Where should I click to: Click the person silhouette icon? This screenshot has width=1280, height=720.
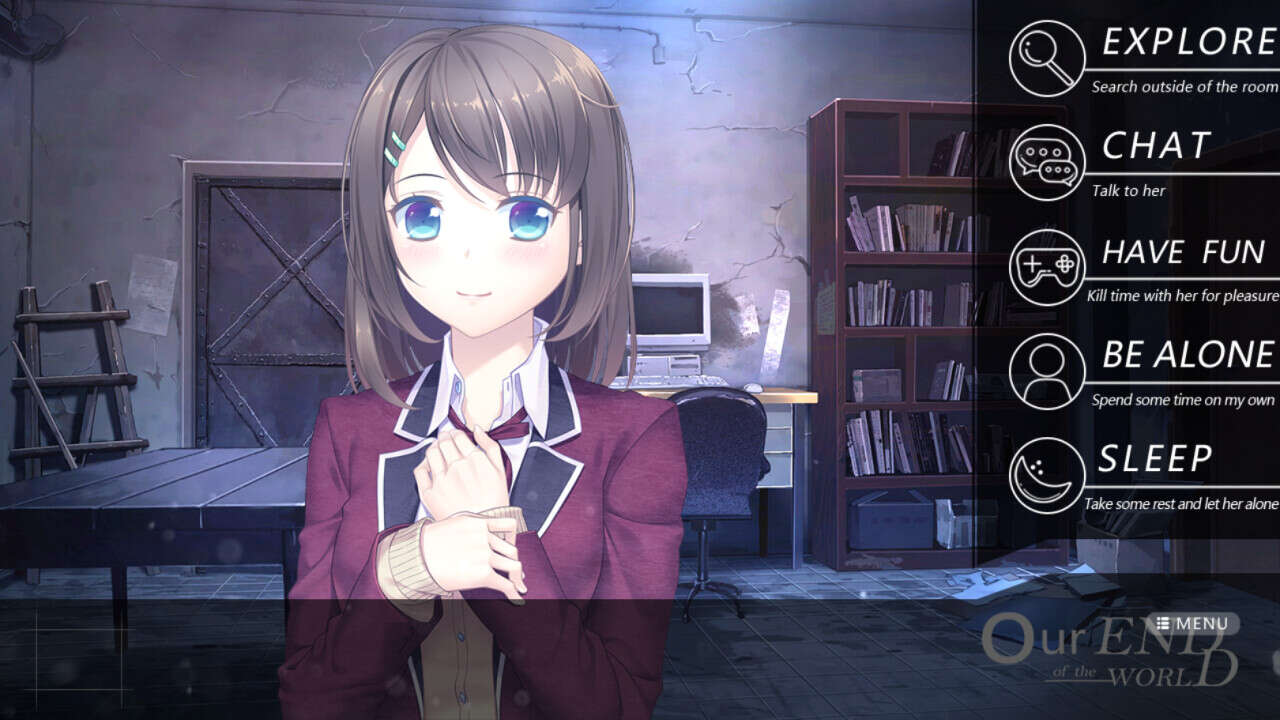1047,371
